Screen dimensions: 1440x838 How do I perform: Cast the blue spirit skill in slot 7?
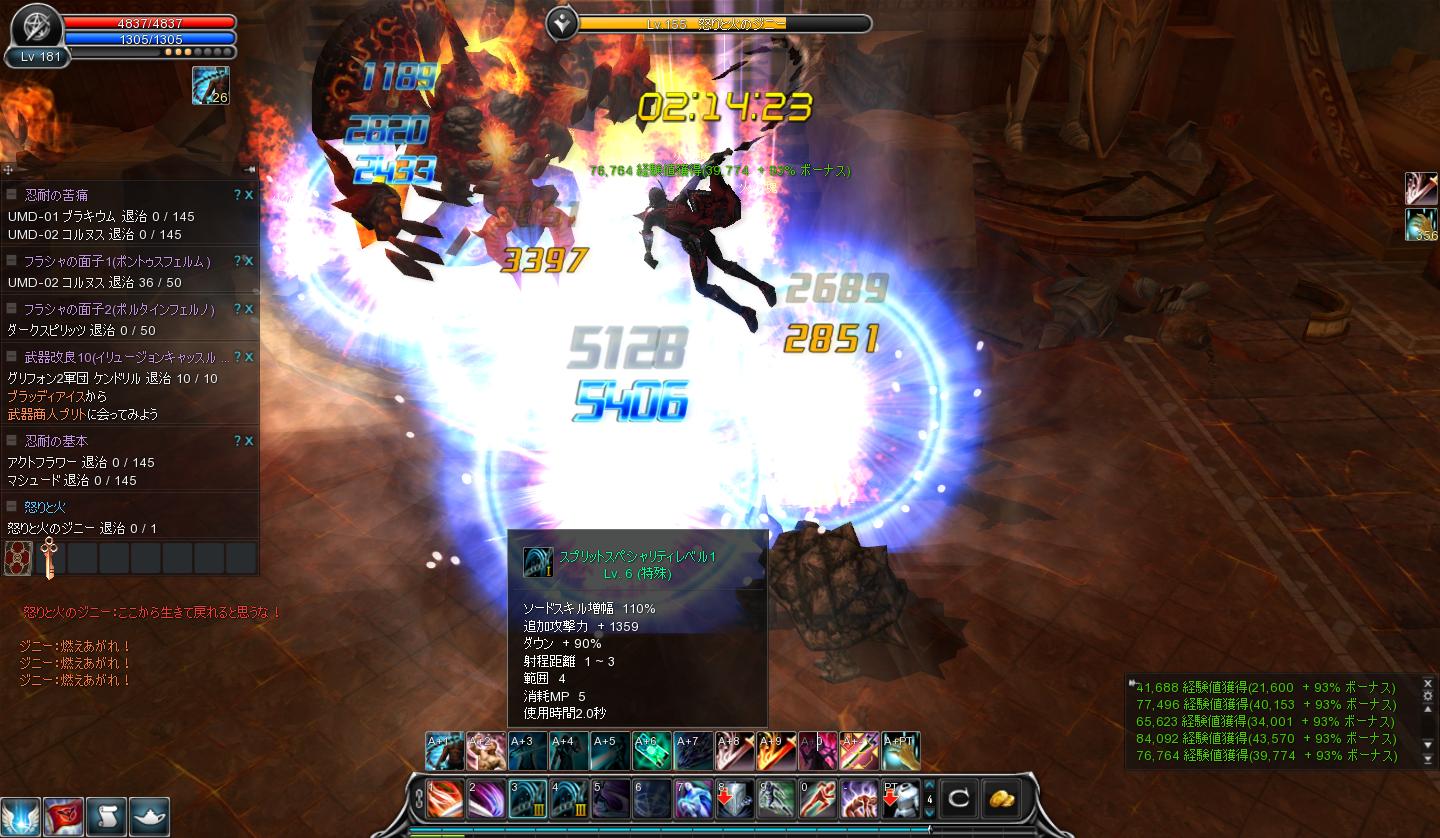692,799
